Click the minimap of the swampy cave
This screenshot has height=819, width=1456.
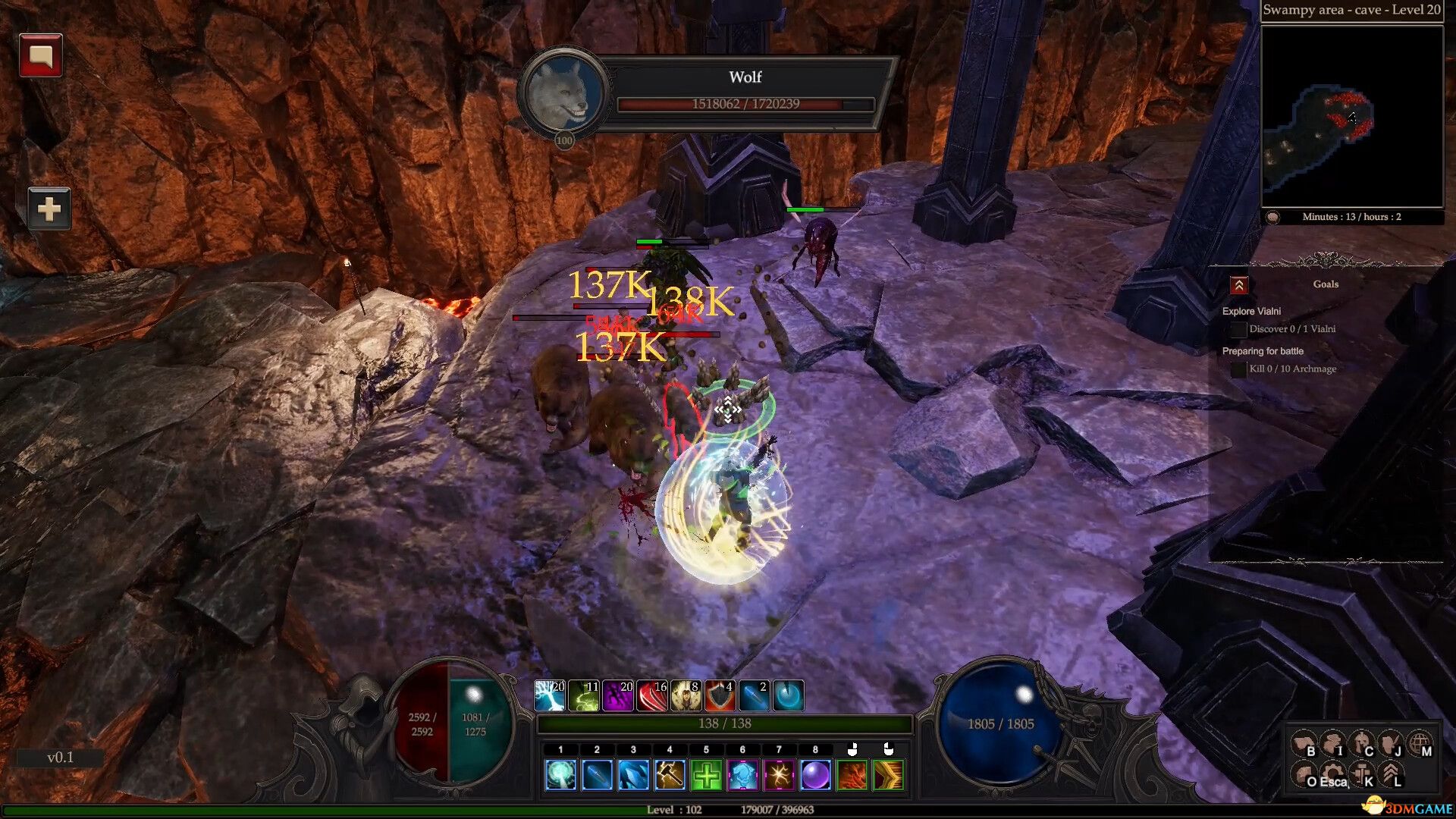[1351, 116]
